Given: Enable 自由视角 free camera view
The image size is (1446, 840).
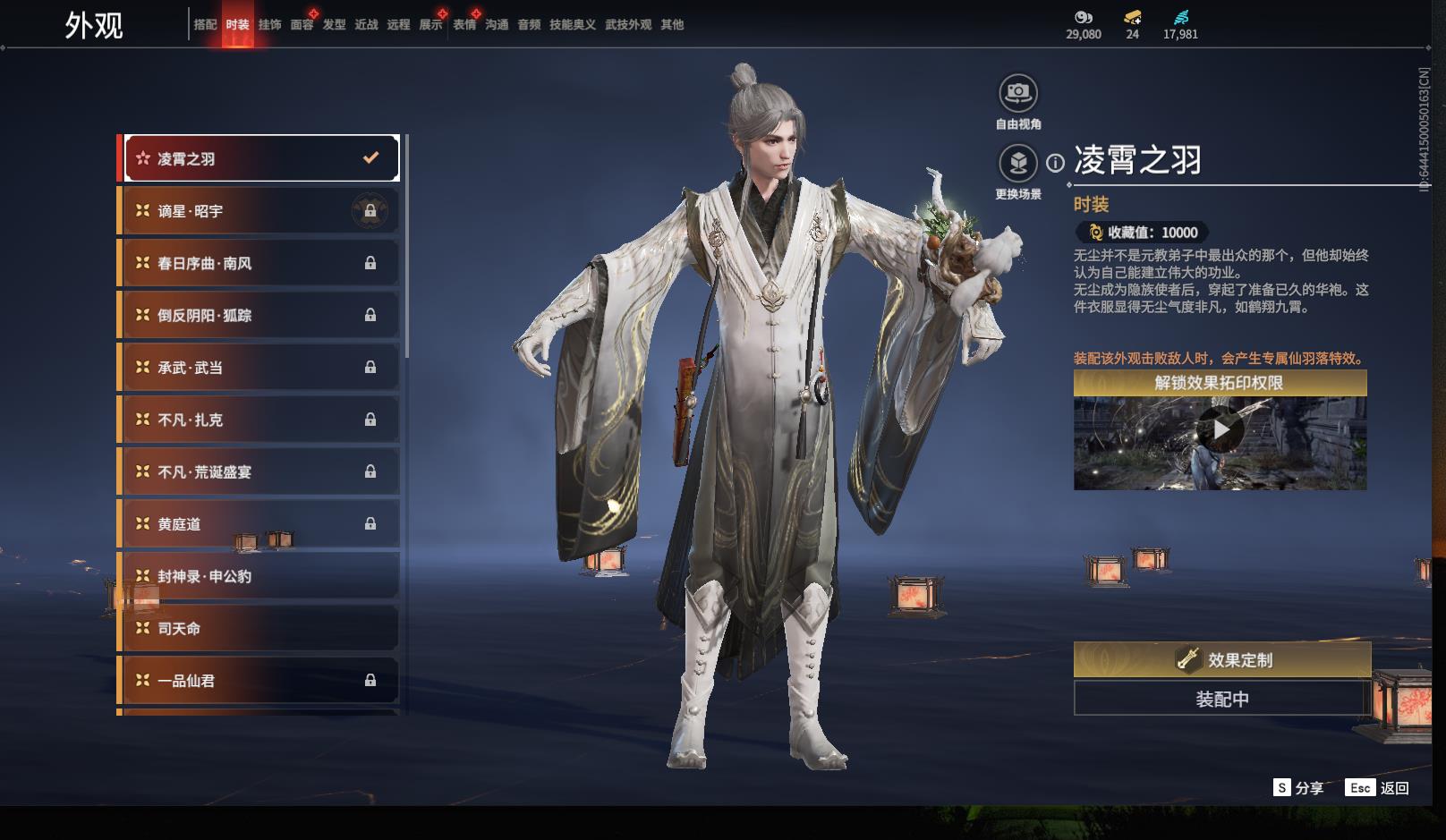Looking at the screenshot, I should 1017,93.
